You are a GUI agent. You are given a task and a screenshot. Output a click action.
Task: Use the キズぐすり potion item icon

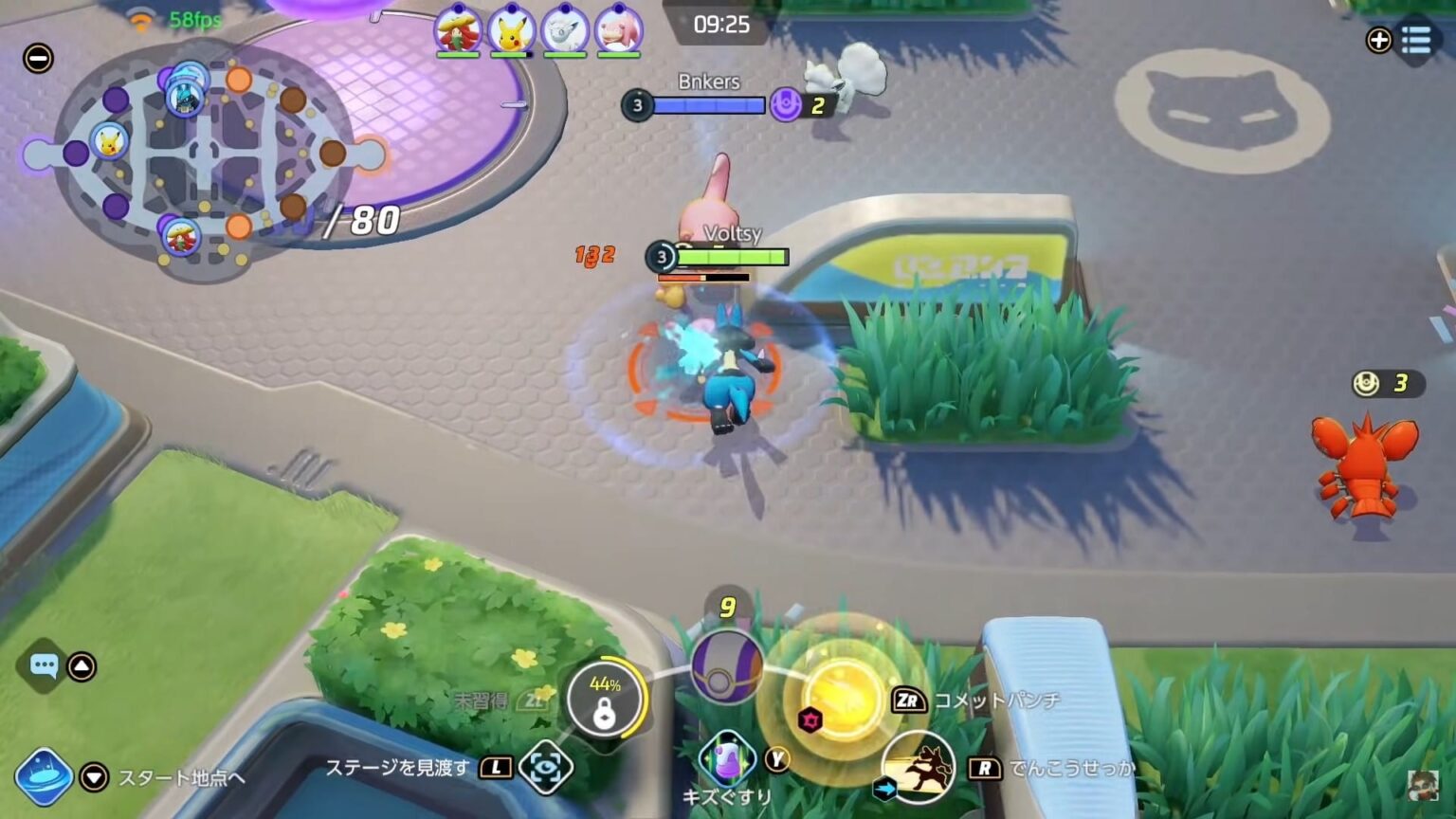(x=725, y=758)
